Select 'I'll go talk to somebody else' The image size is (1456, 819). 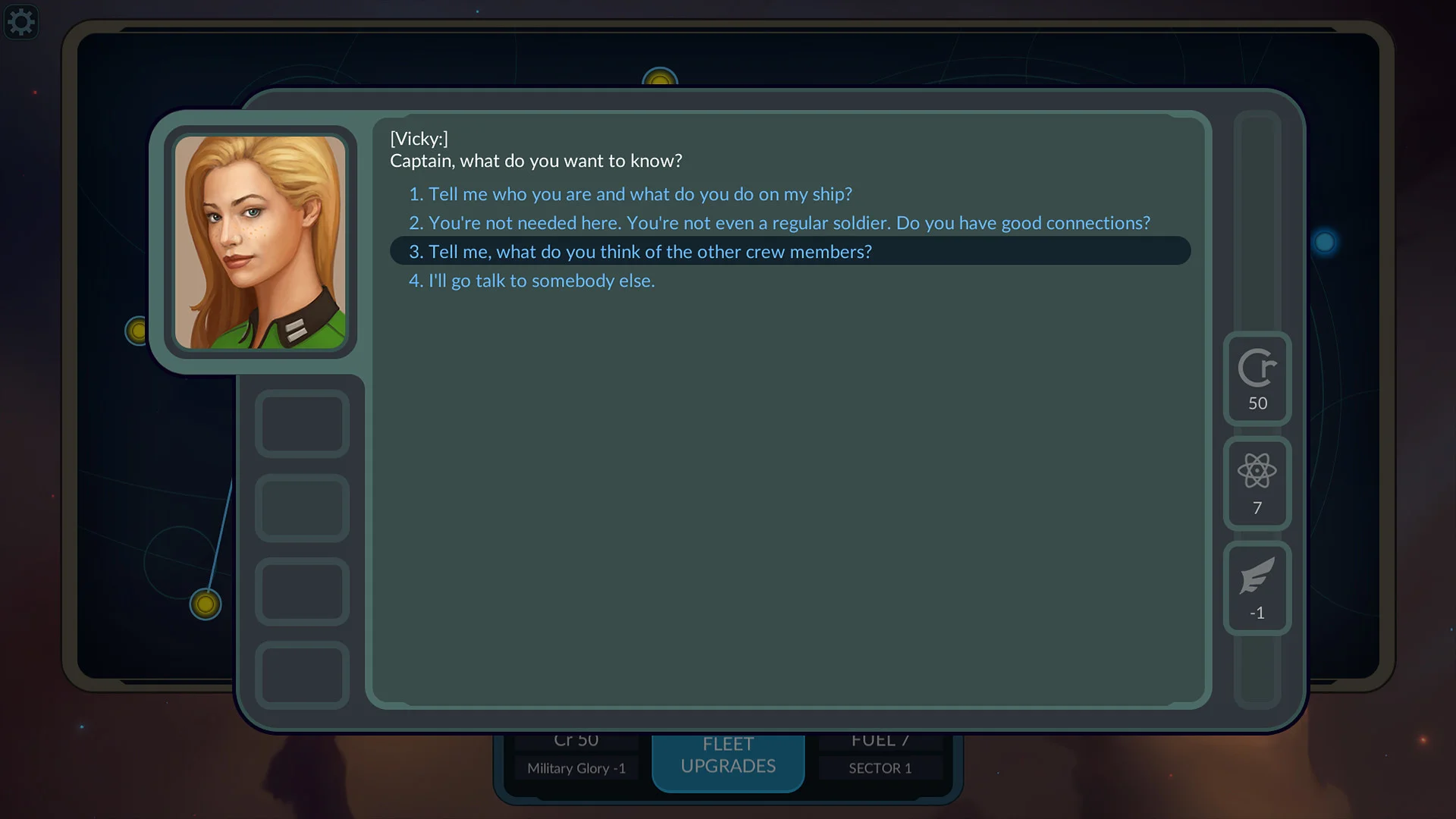[532, 281]
